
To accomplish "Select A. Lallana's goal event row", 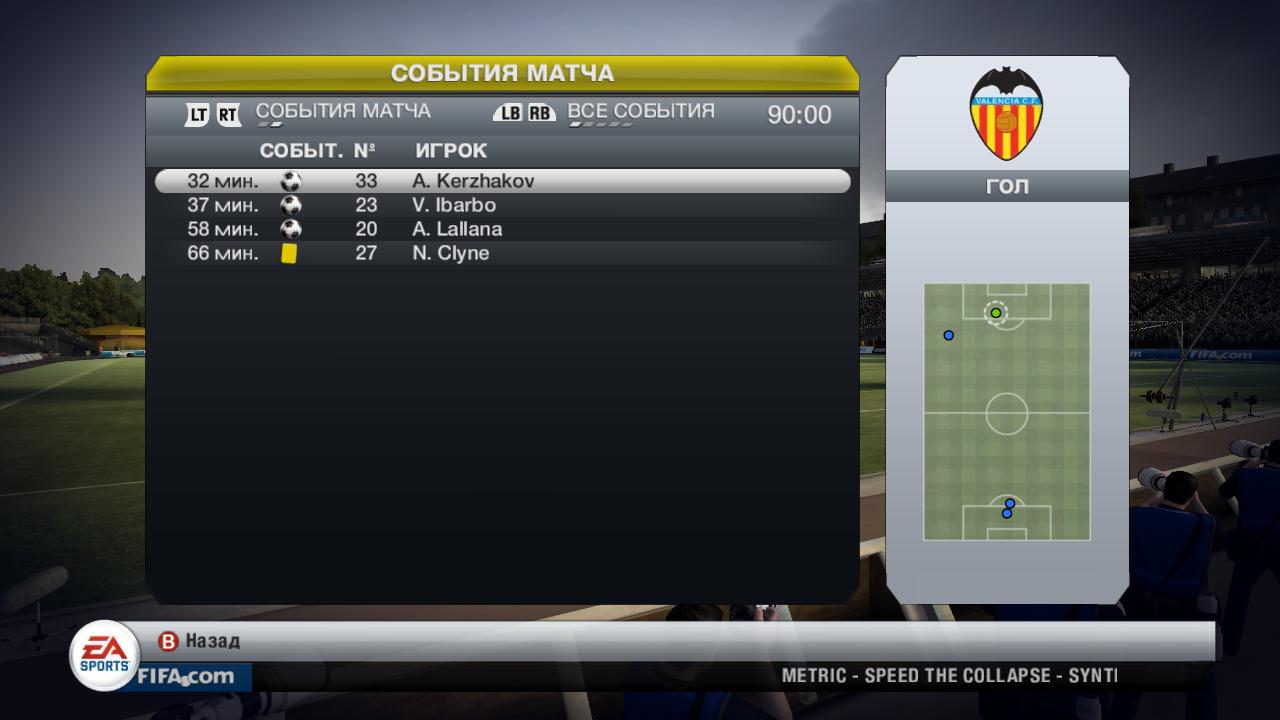I will [x=502, y=229].
